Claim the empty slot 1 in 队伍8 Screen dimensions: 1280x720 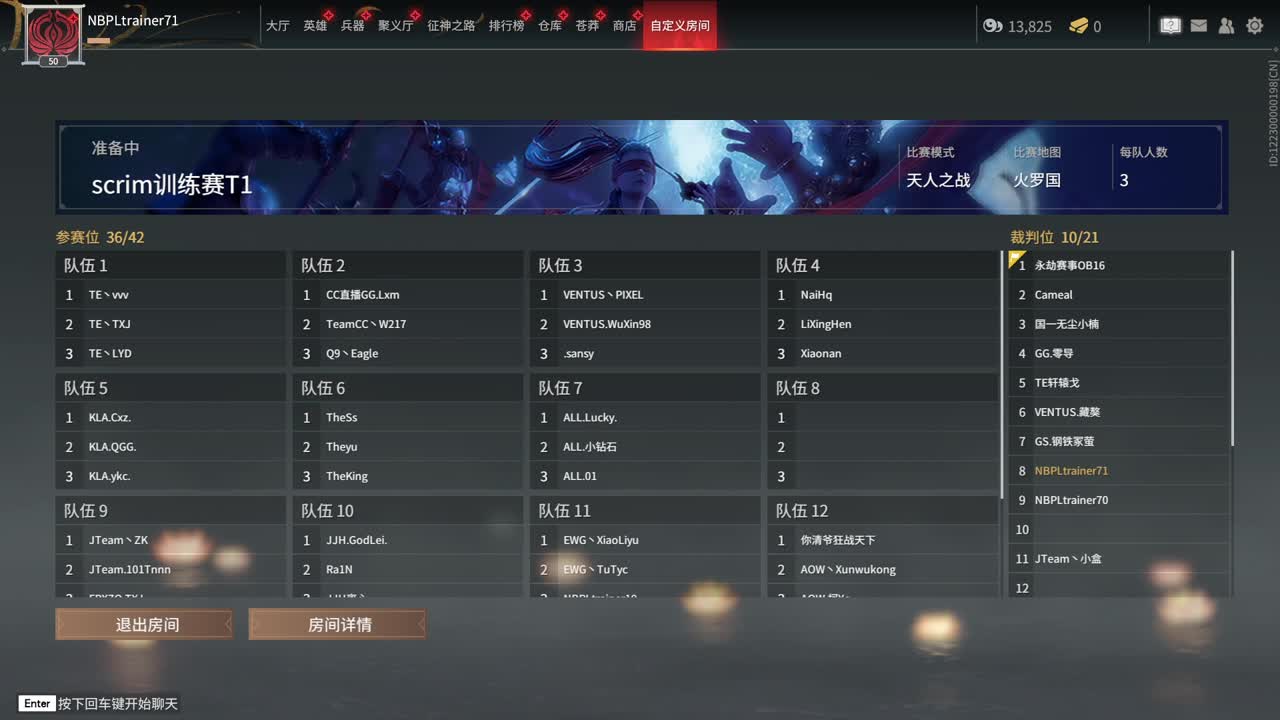882,417
